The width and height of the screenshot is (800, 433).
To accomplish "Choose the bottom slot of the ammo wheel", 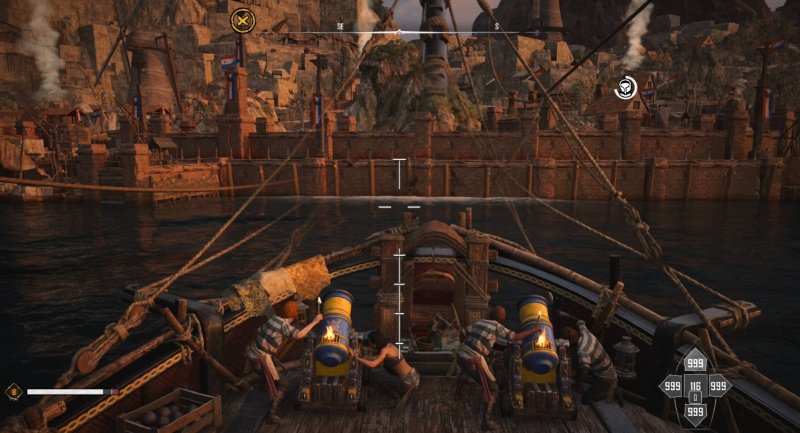I will coord(695,410).
